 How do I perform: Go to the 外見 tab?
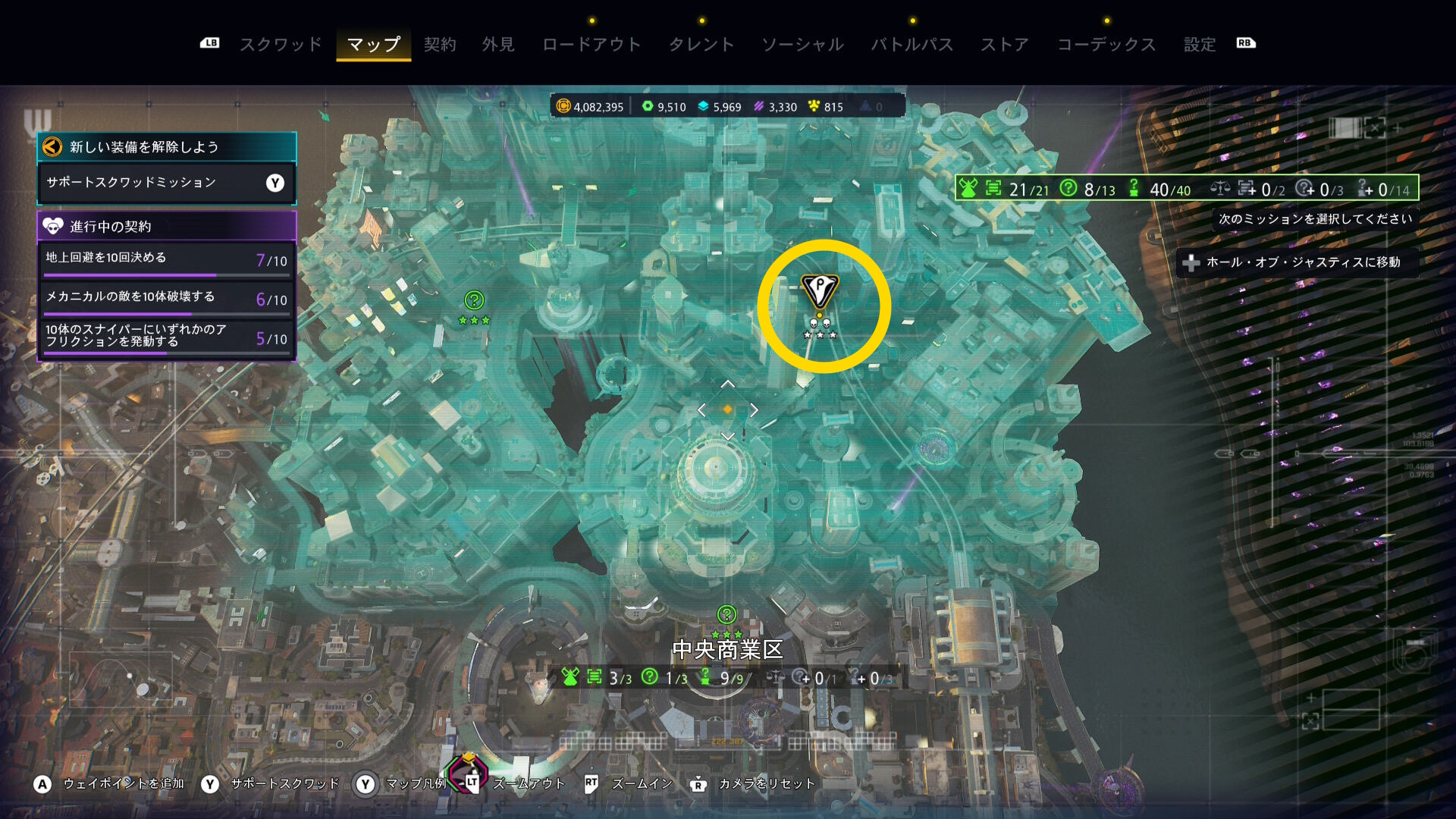498,45
